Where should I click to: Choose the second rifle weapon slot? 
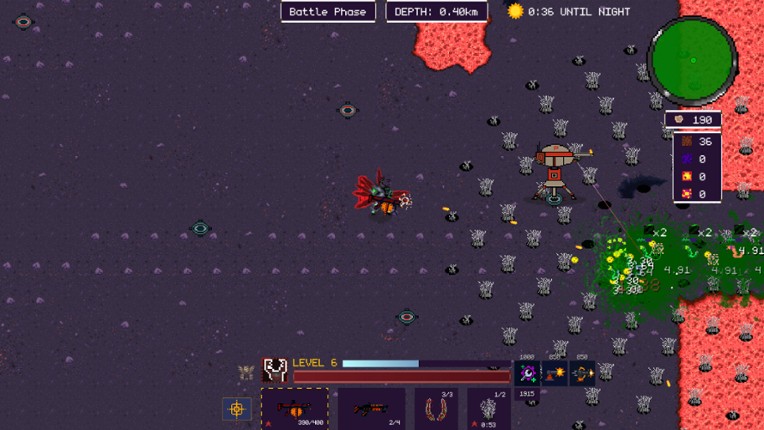[x=371, y=408]
